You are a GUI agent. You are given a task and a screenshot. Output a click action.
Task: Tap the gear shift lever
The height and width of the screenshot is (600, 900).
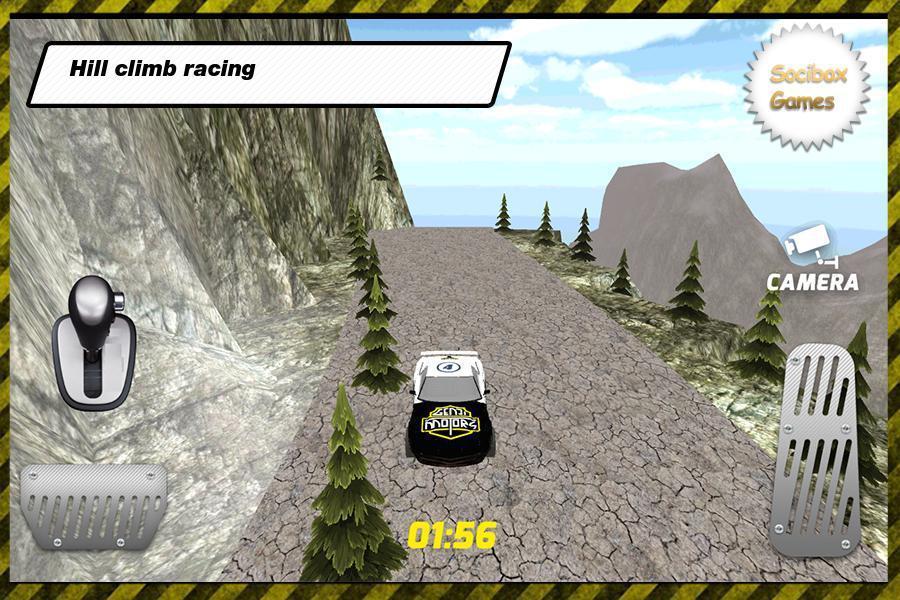(92, 342)
